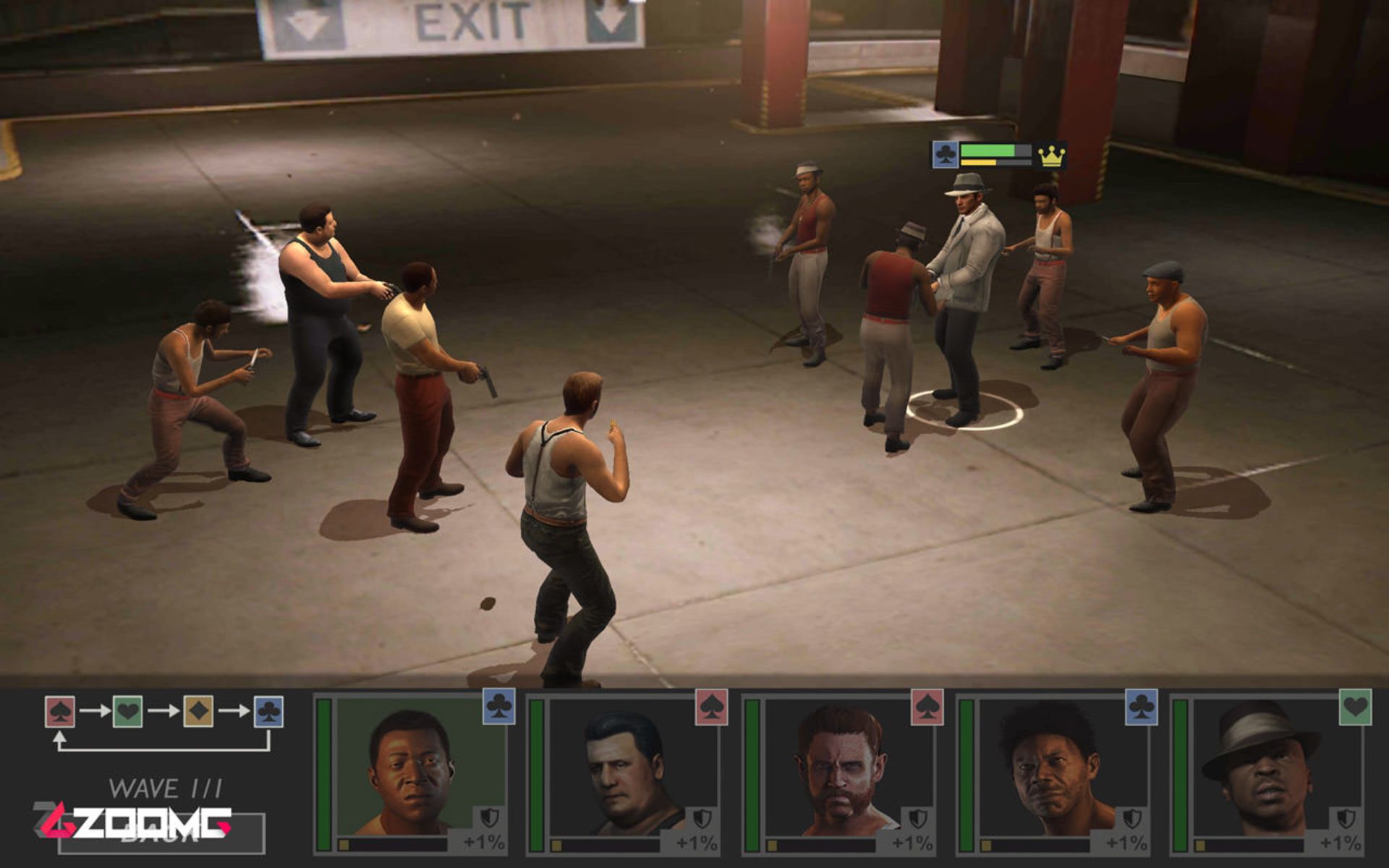Select the red-bearded fighter's portrait card
Viewport: 1389px width, 868px height.
pyautogui.click(x=841, y=771)
